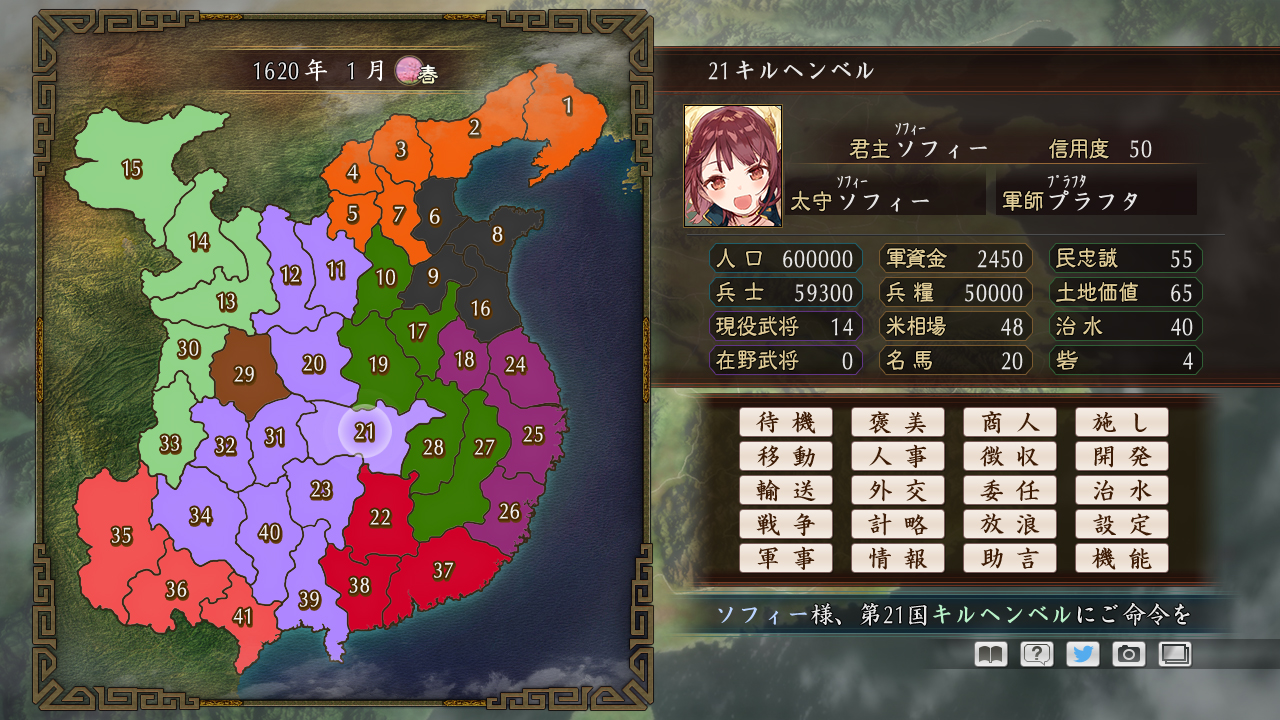The height and width of the screenshot is (720, 1280).
Task: Start 開発 (Development) command
Action: click(1122, 456)
